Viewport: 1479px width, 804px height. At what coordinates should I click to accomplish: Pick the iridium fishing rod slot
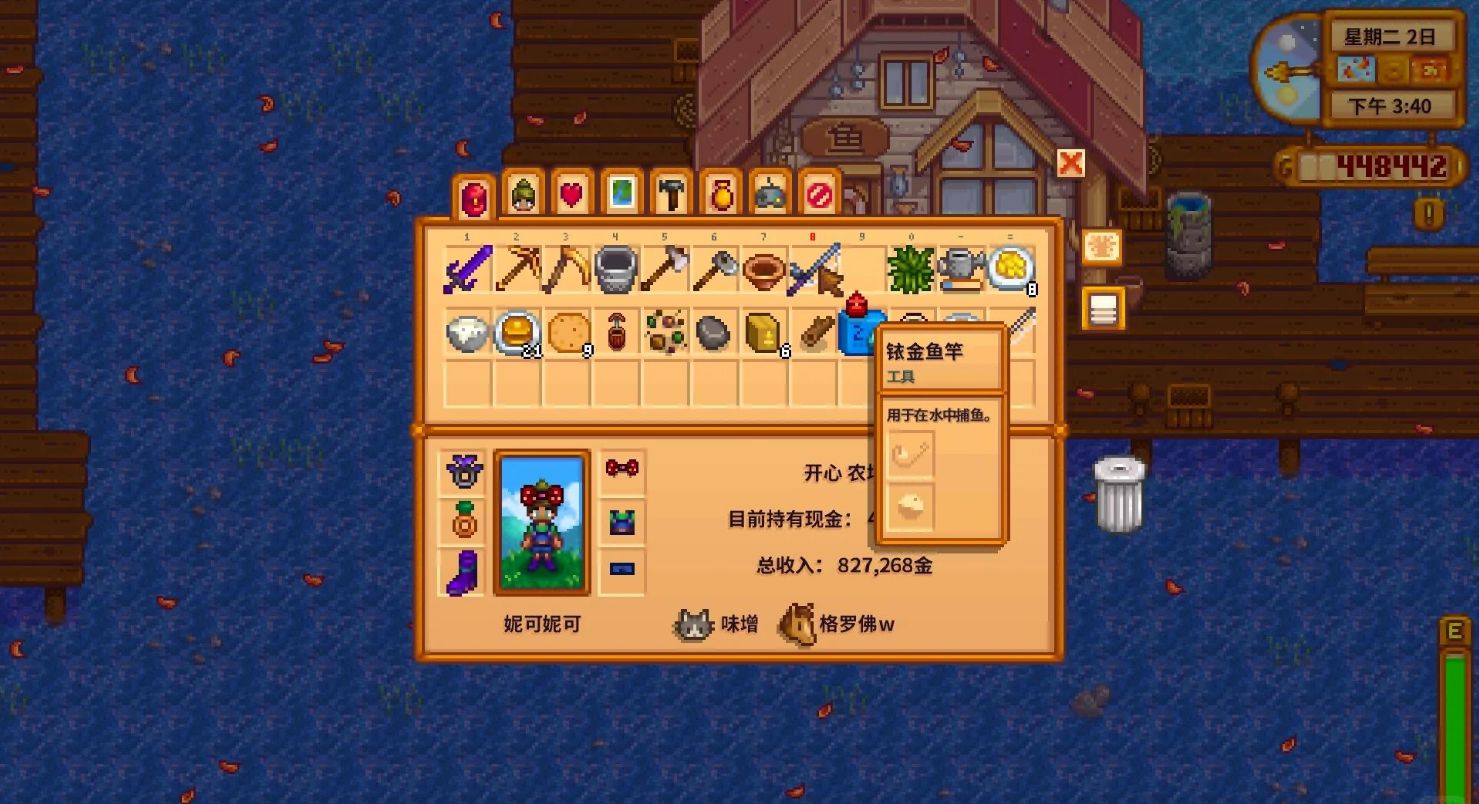pyautogui.click(x=812, y=271)
